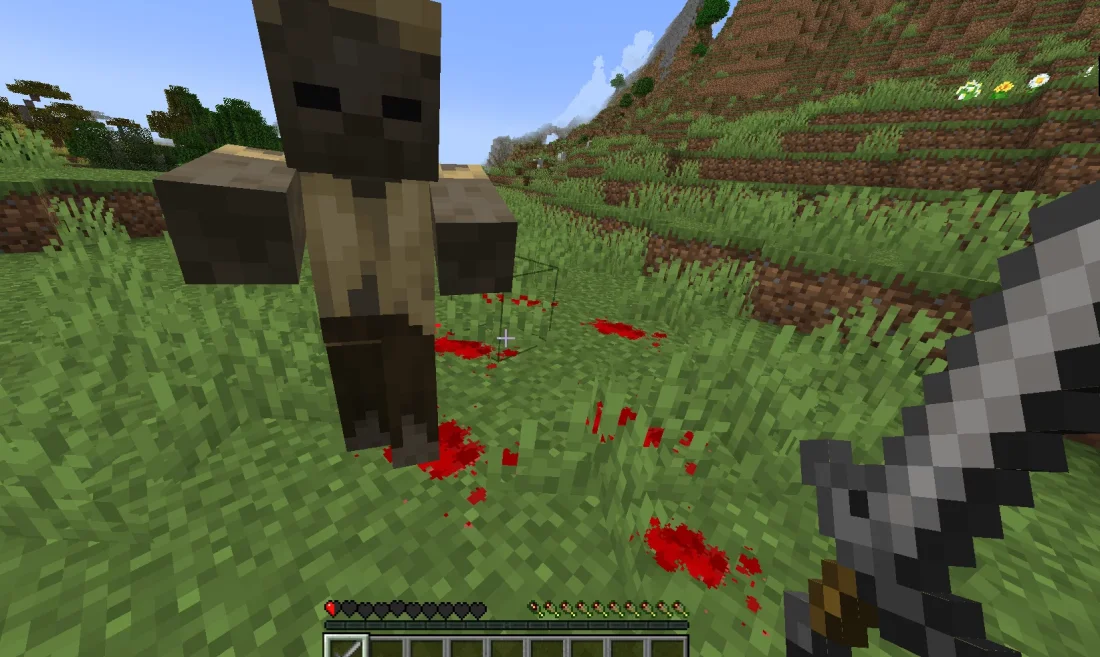1100x657 pixels.
Task: Select the iron sword hotbar slot
Action: pyautogui.click(x=346, y=647)
